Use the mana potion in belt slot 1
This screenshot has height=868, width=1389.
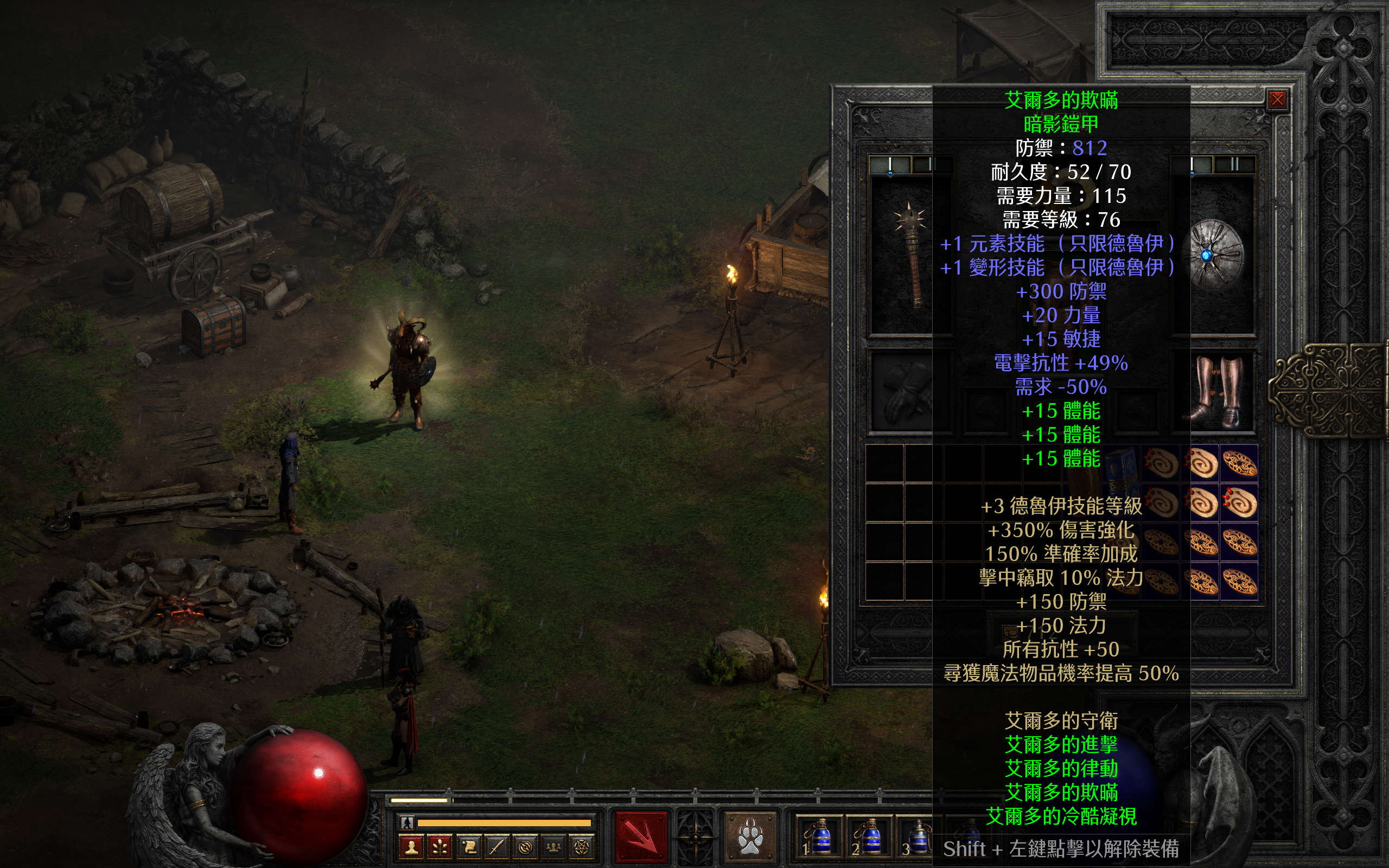tap(822, 838)
